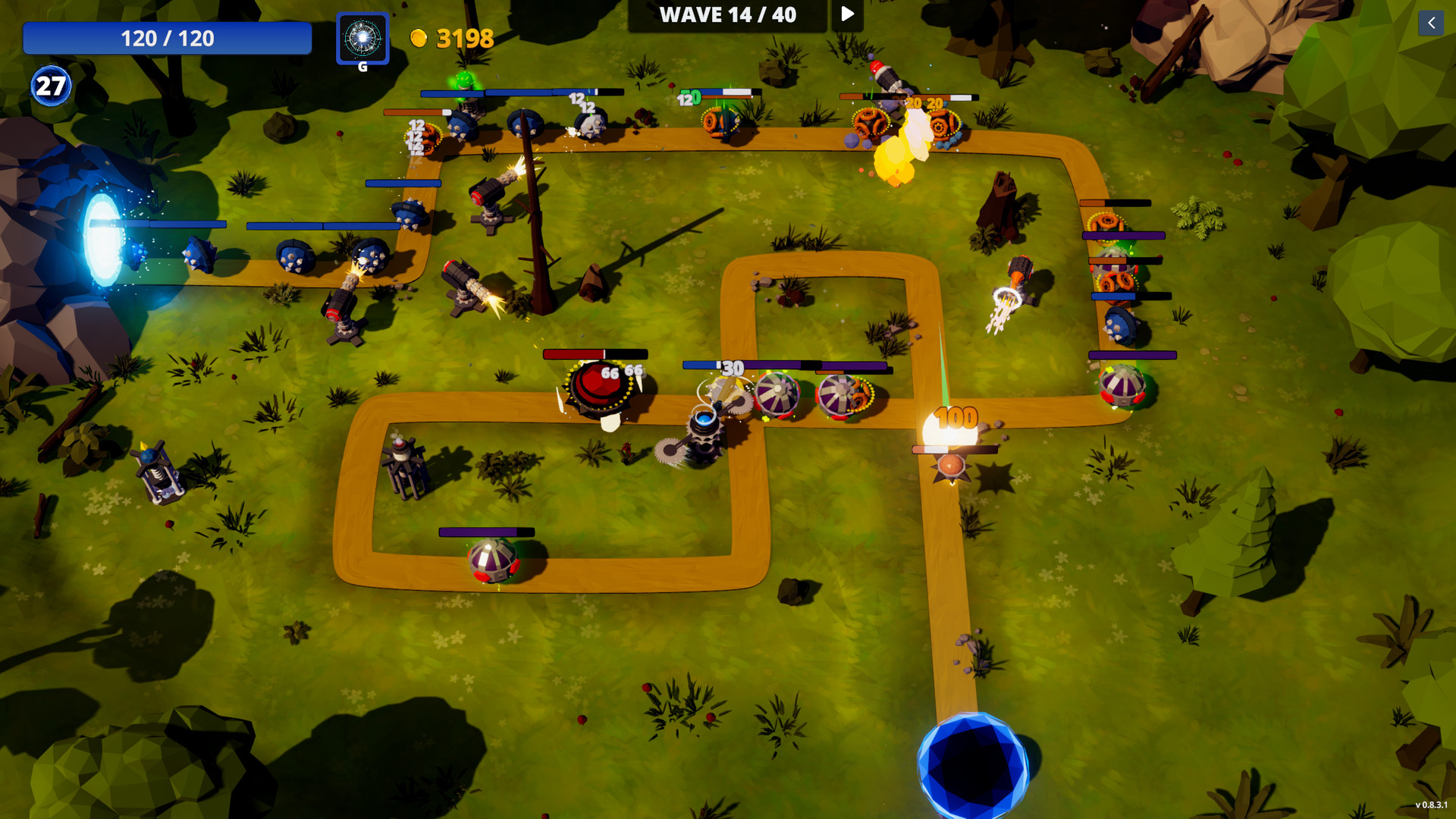This screenshot has height=819, width=1456.
Task: Click the back chevron in top right corner
Action: tap(1431, 24)
